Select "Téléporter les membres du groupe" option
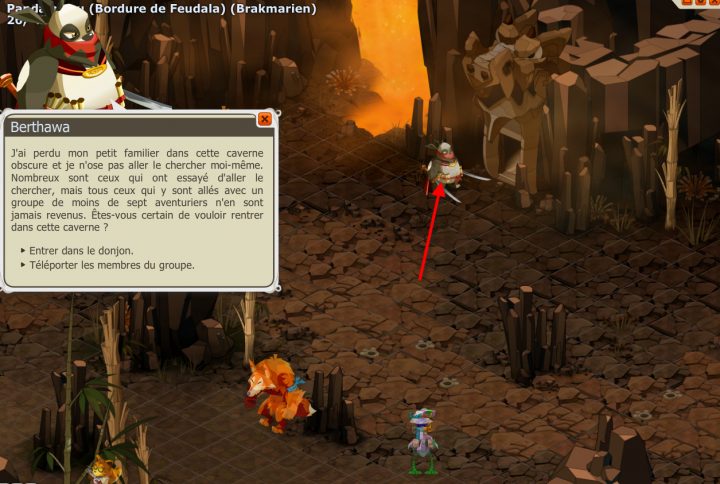This screenshot has width=720, height=484. tap(112, 265)
